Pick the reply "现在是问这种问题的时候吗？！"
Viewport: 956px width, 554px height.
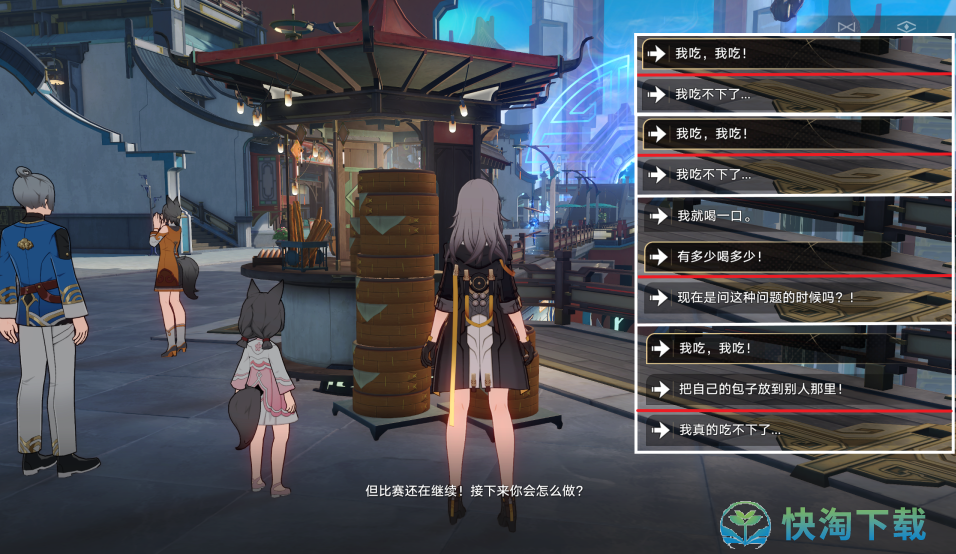765,298
